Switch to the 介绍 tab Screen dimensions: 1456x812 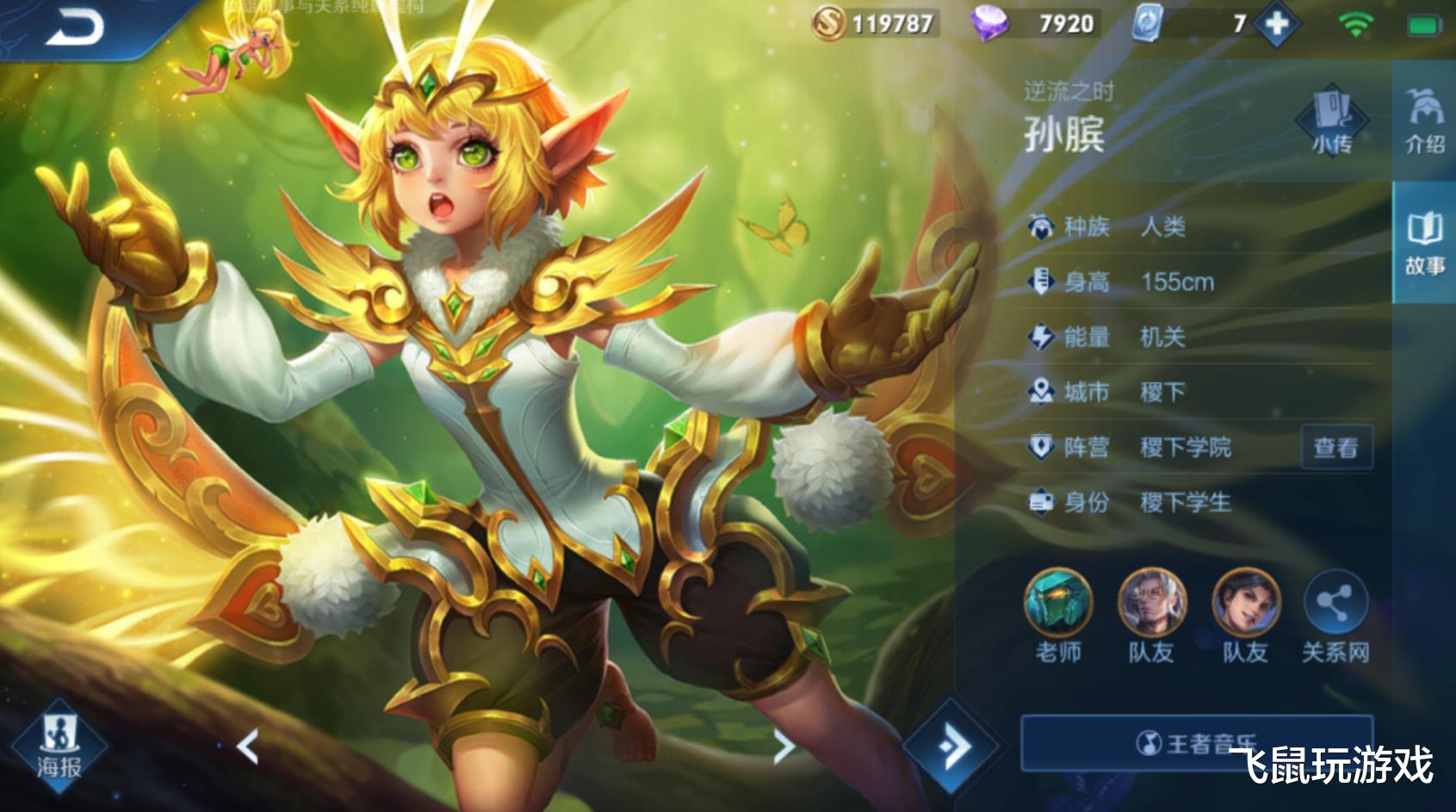pos(1425,121)
